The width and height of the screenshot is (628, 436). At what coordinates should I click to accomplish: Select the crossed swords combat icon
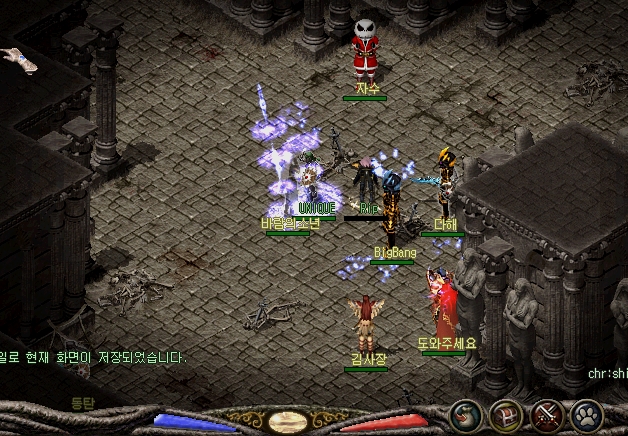[x=547, y=415]
